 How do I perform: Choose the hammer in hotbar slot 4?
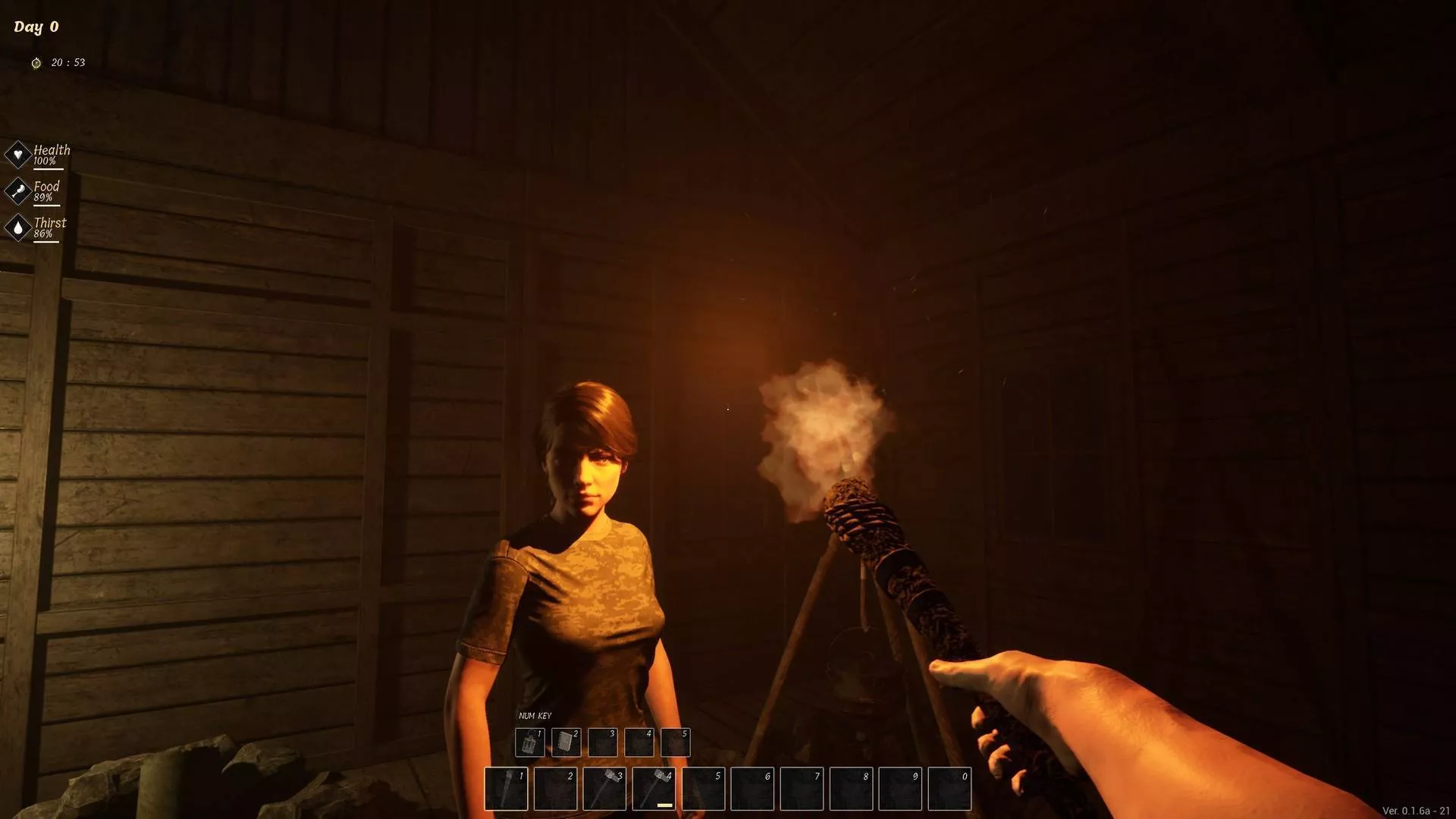click(x=654, y=789)
